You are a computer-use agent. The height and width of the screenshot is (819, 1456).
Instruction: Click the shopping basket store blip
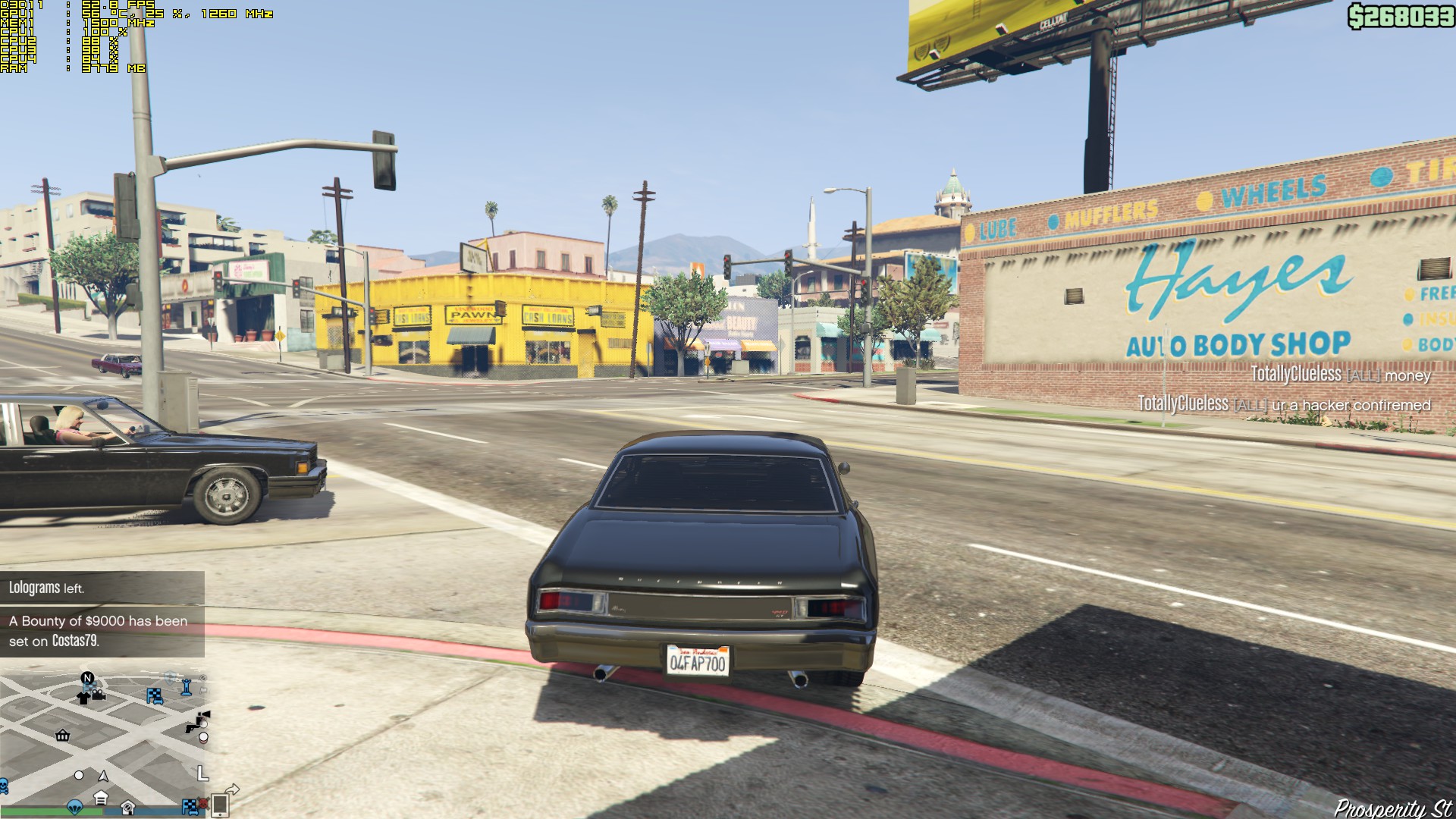click(63, 735)
